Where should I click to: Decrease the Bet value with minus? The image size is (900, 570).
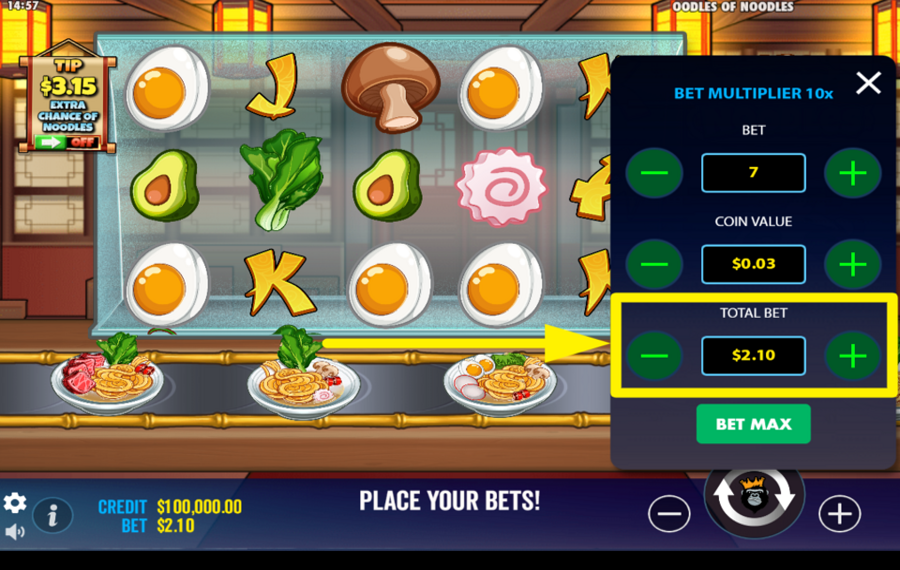coord(654,173)
